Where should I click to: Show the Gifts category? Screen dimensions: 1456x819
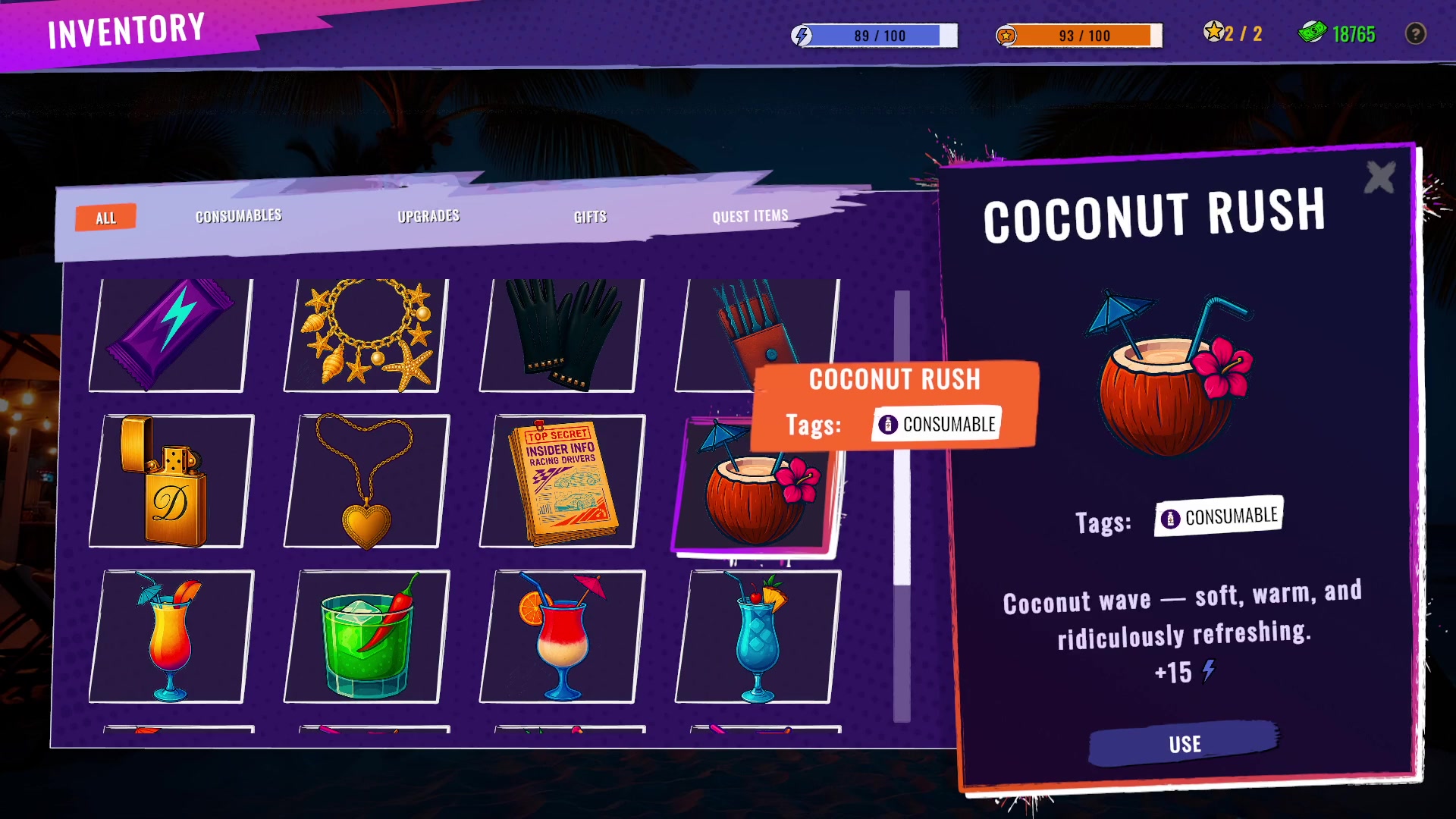click(x=590, y=217)
